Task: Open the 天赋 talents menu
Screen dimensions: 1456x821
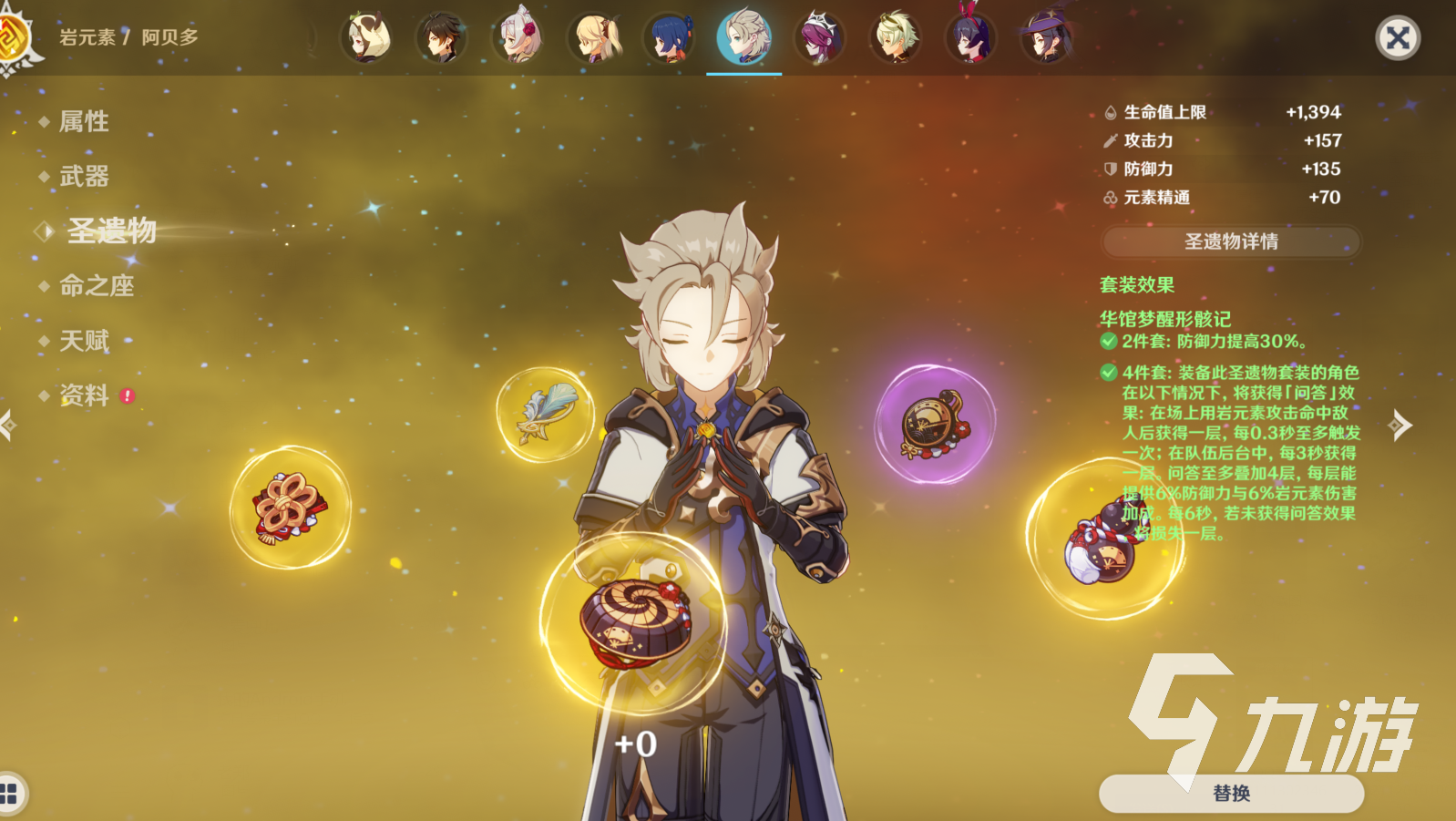Action: coord(84,341)
